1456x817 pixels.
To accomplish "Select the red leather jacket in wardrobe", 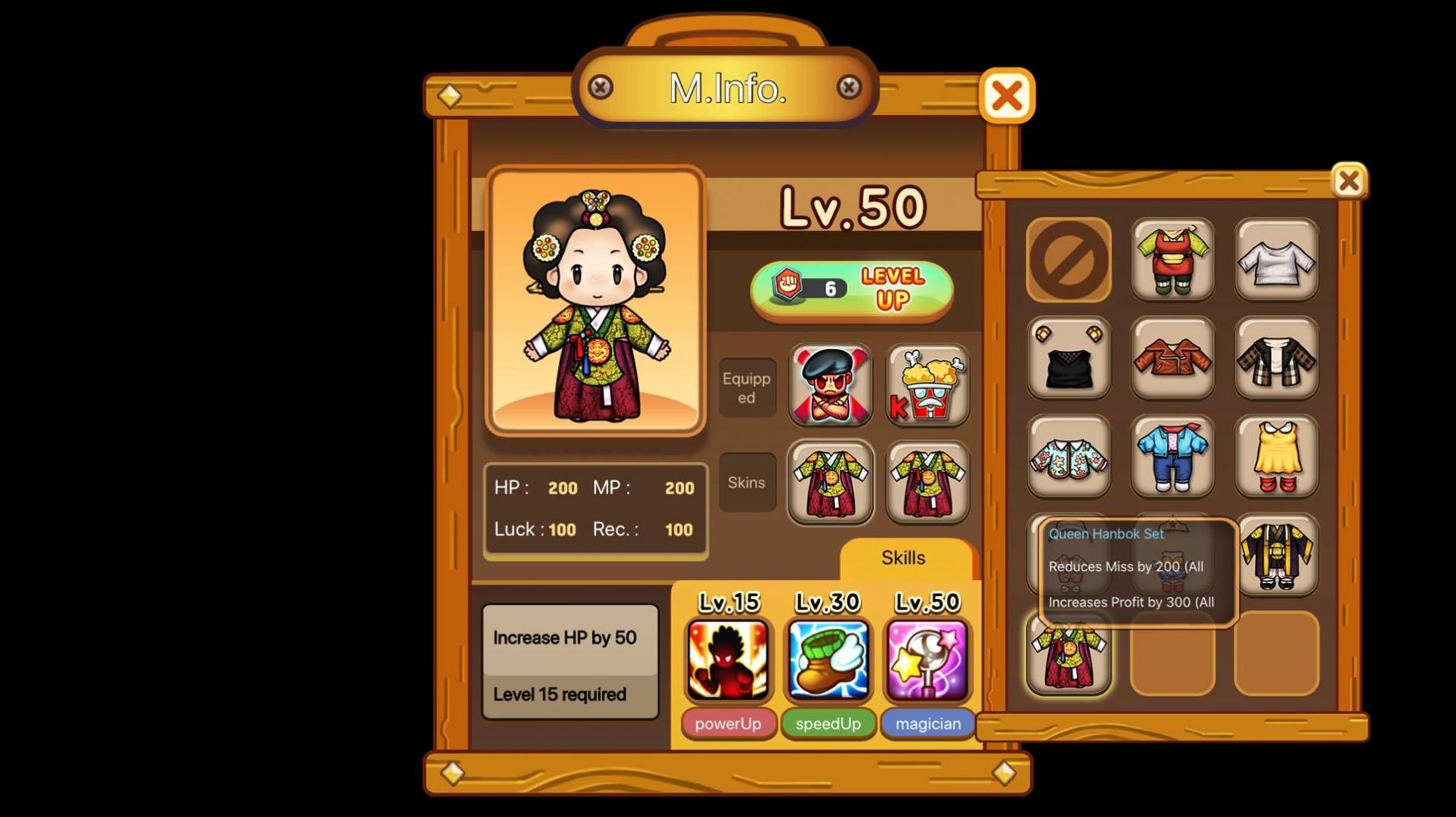I will (x=1172, y=358).
